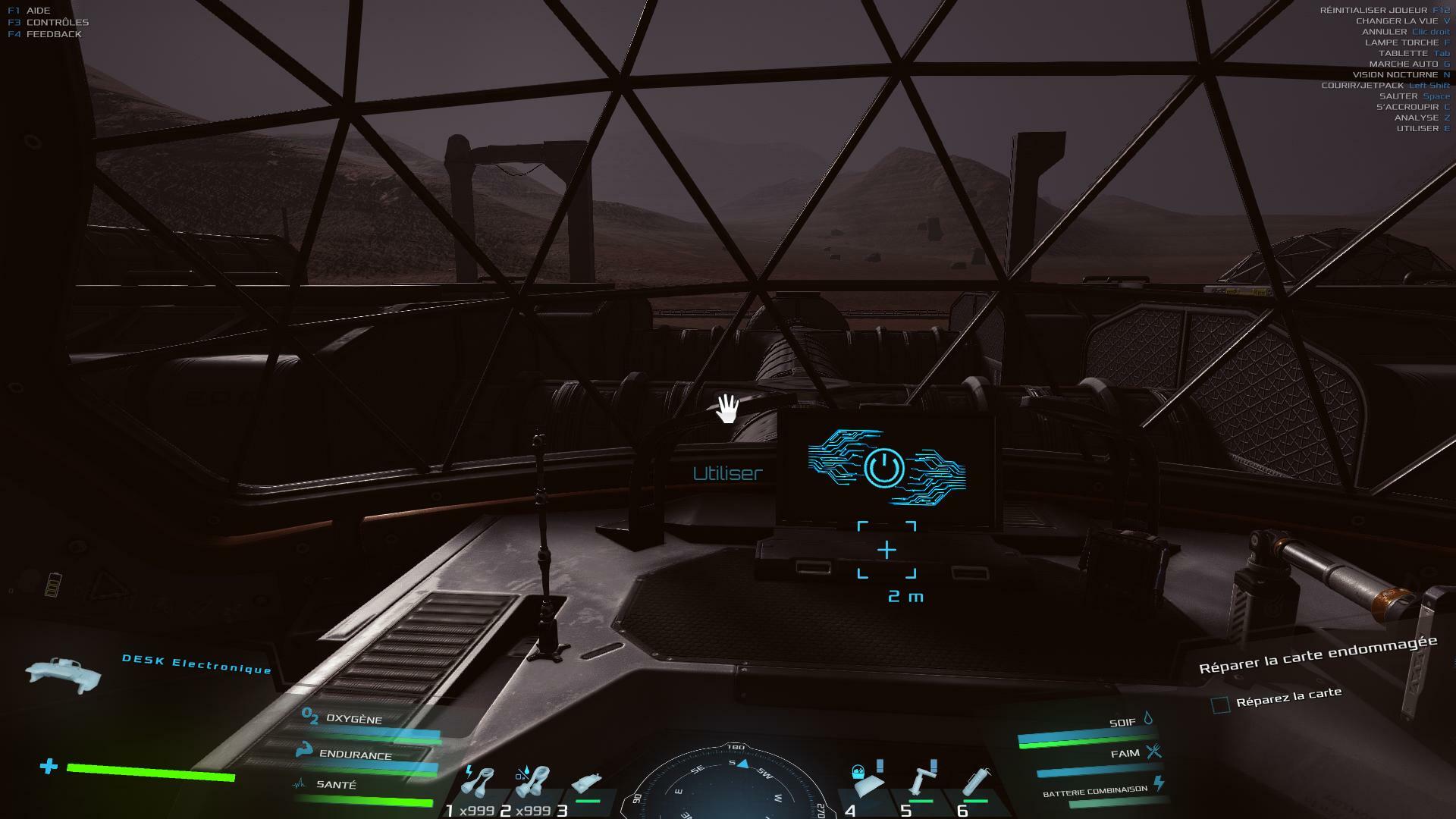Click the 'Utiliser' interaction label

727,473
